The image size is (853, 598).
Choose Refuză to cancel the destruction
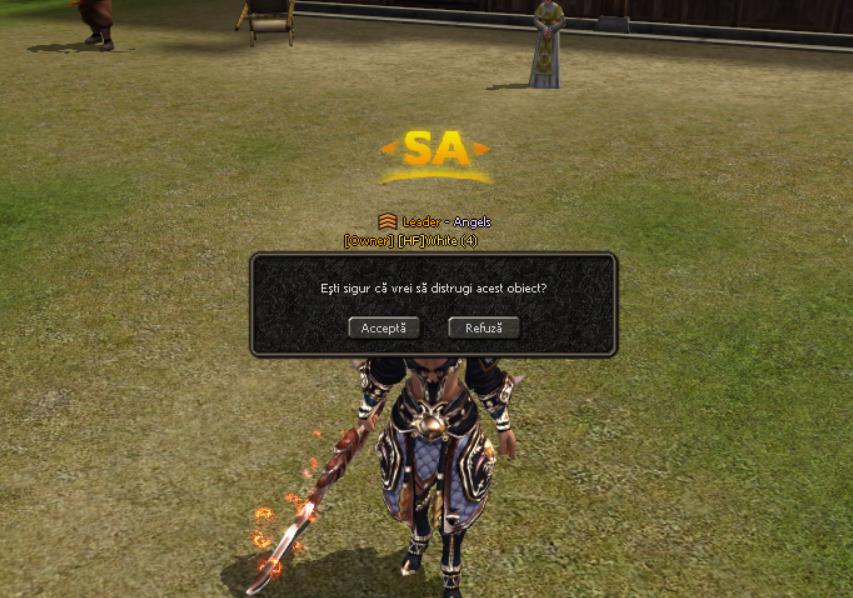click(x=484, y=328)
